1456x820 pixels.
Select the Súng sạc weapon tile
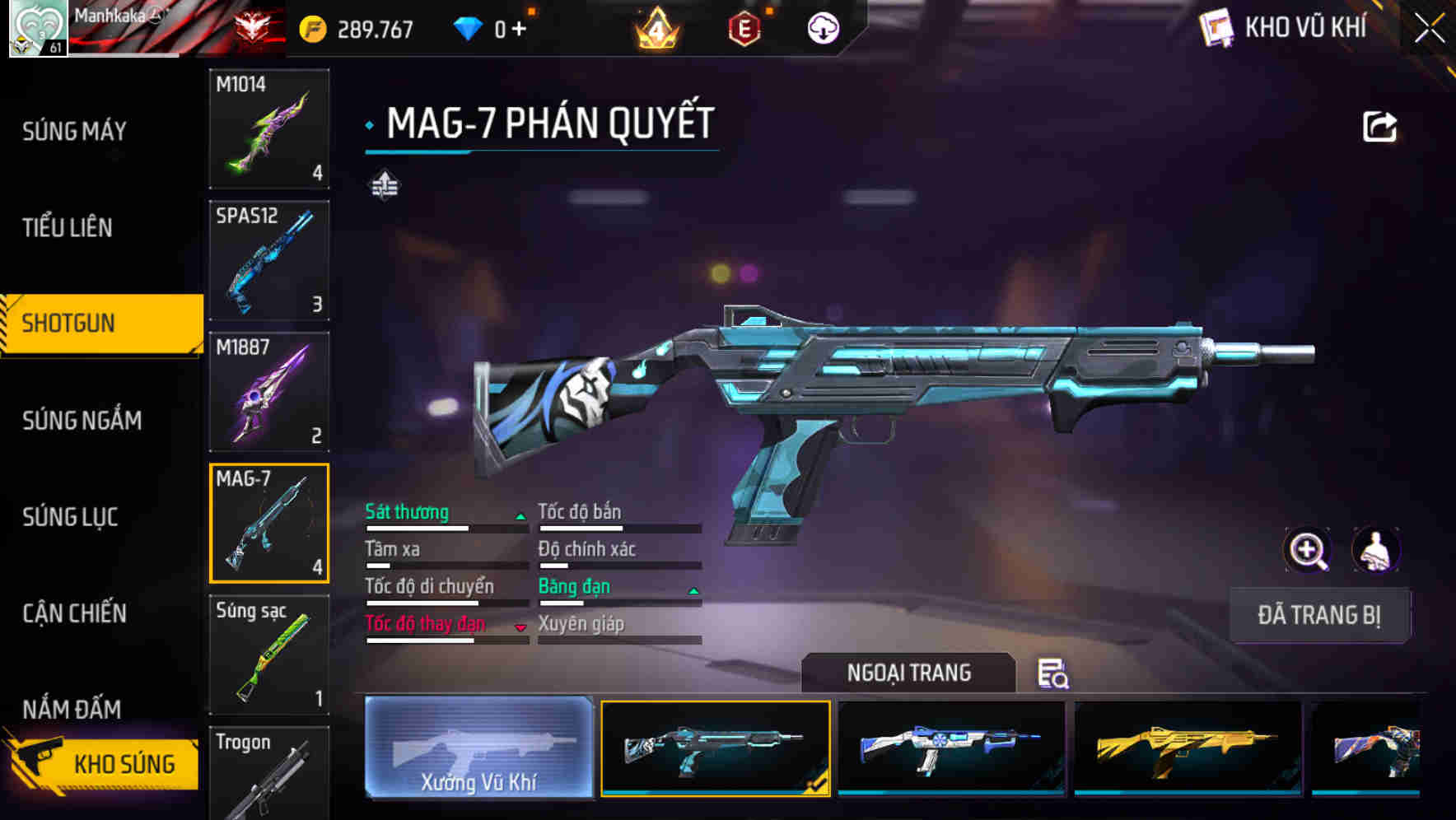point(269,655)
